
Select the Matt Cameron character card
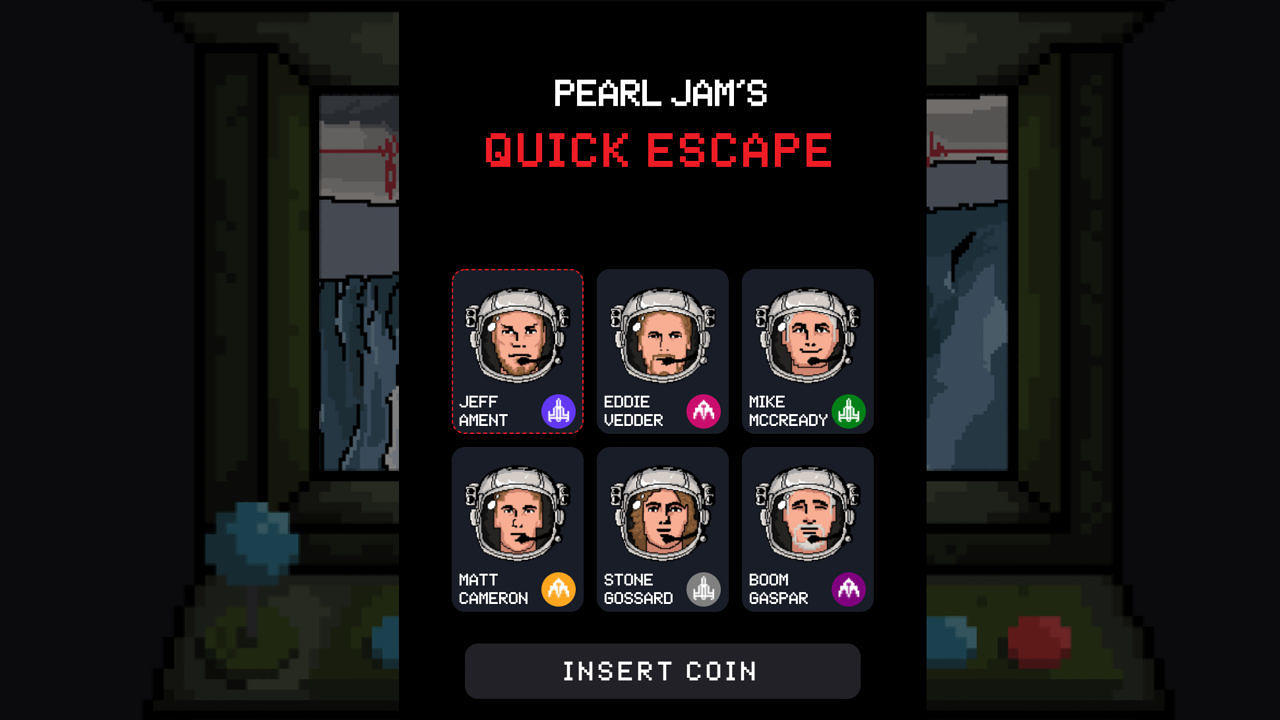pyautogui.click(x=517, y=528)
